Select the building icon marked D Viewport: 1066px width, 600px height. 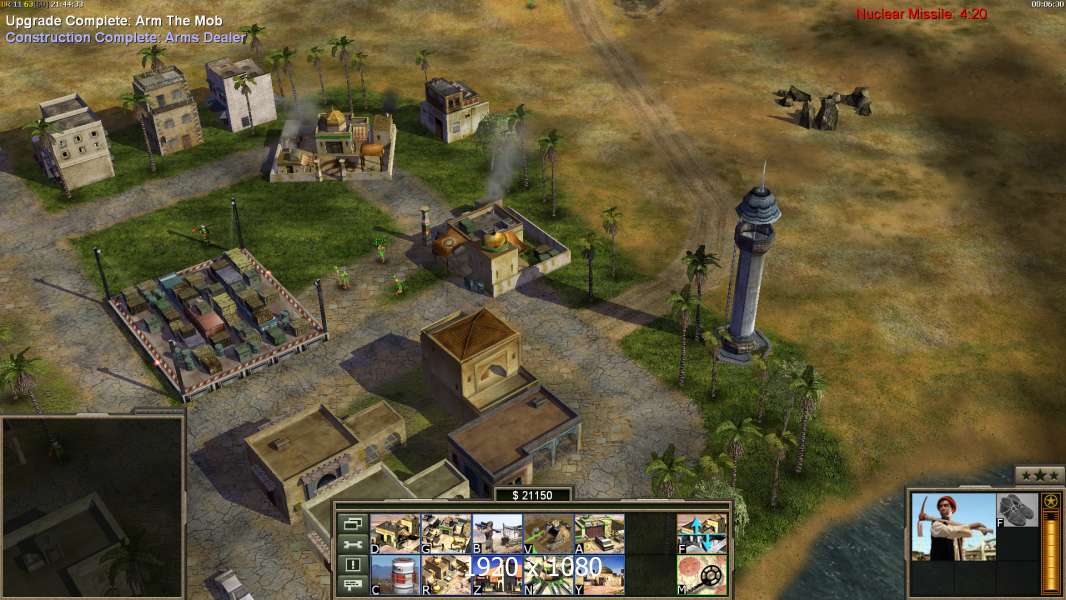point(395,533)
